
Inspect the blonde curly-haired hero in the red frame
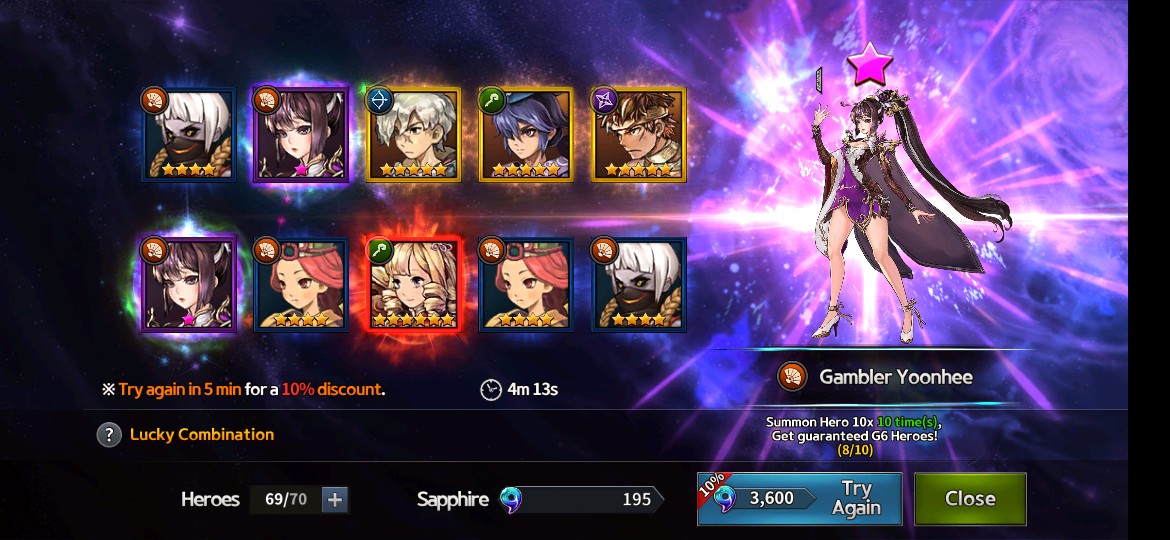[414, 285]
